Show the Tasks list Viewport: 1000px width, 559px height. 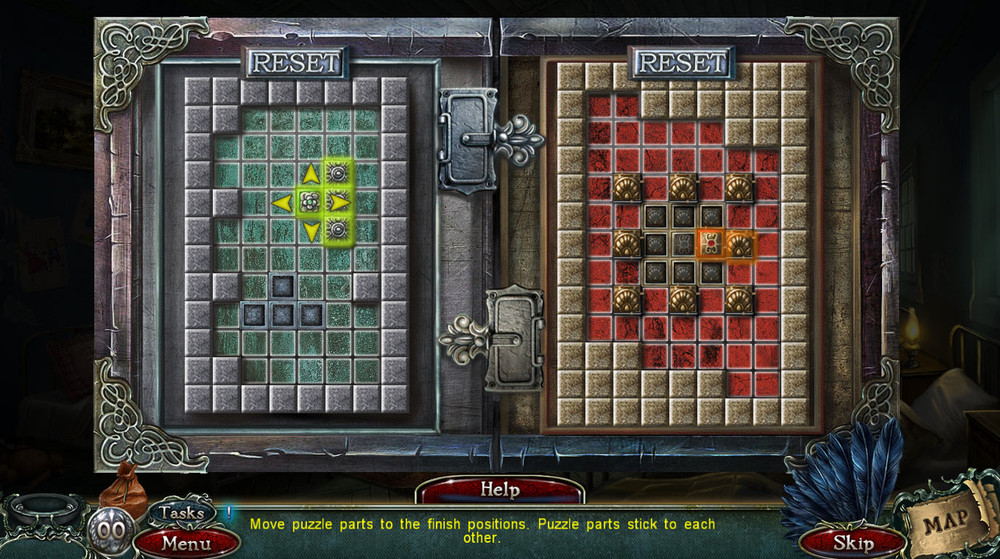[x=182, y=513]
